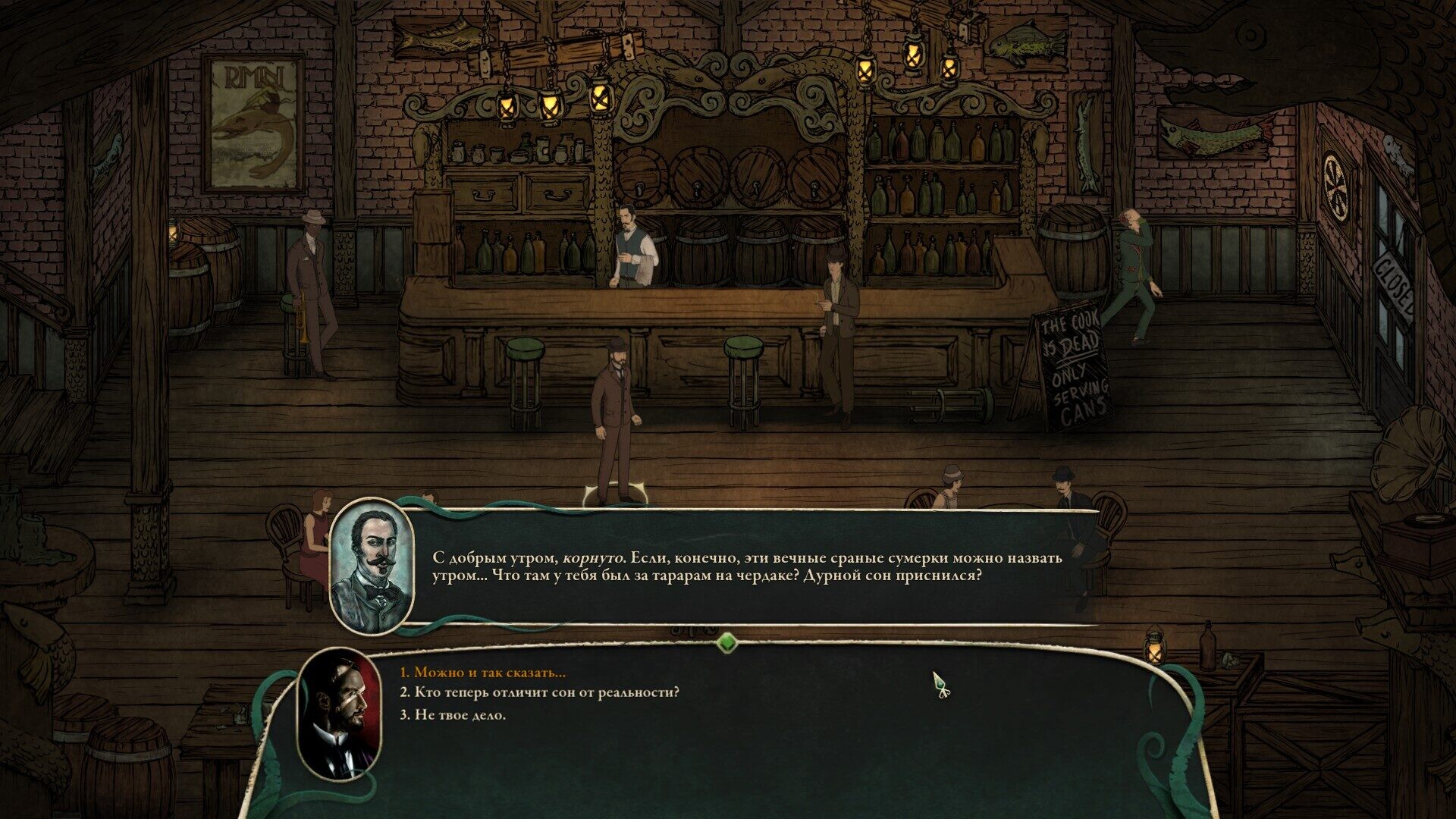Answer with "Не твое дело."
Image resolution: width=1456 pixels, height=819 pixels.
453,715
